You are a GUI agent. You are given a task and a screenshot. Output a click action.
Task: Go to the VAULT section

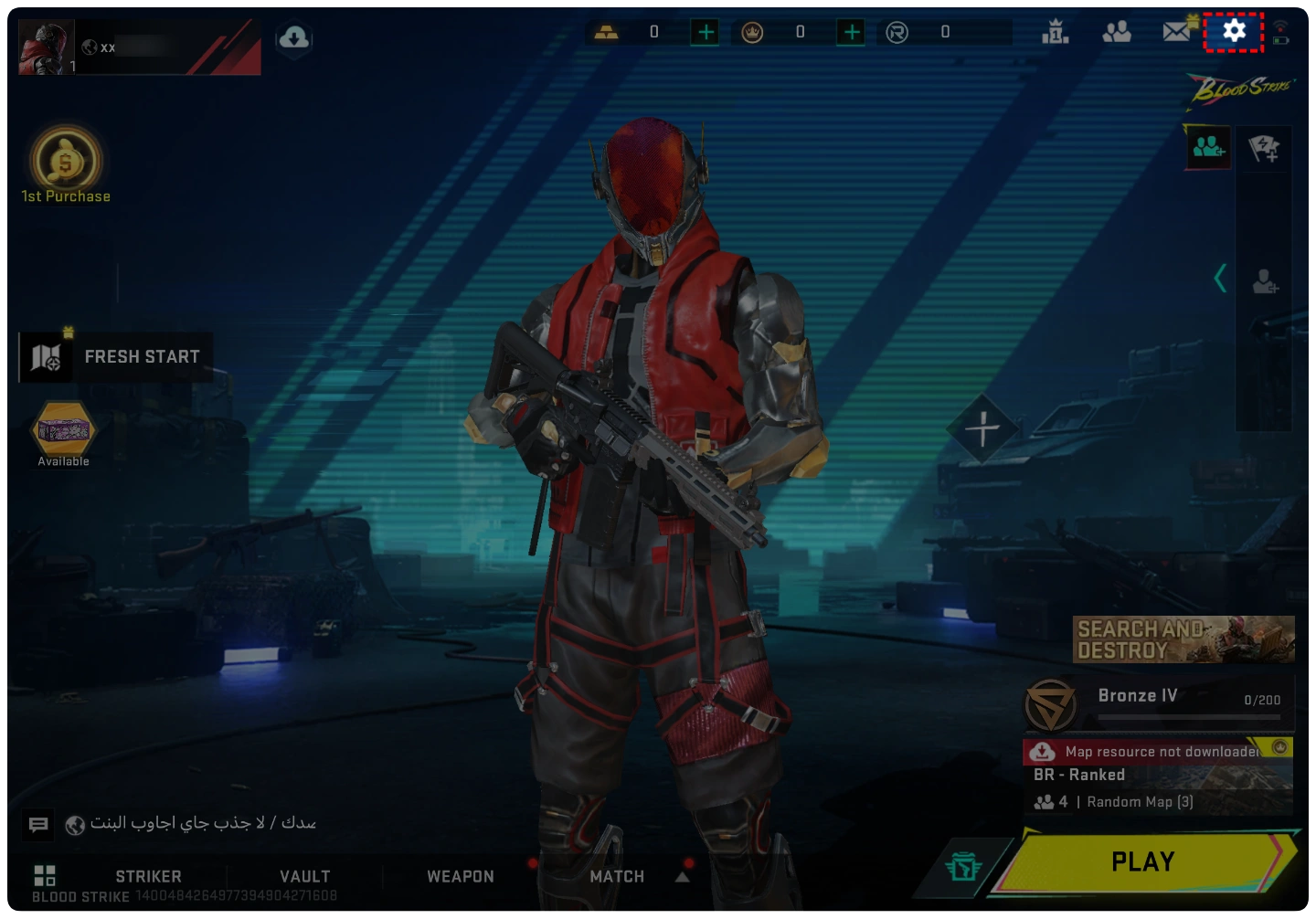point(304,876)
